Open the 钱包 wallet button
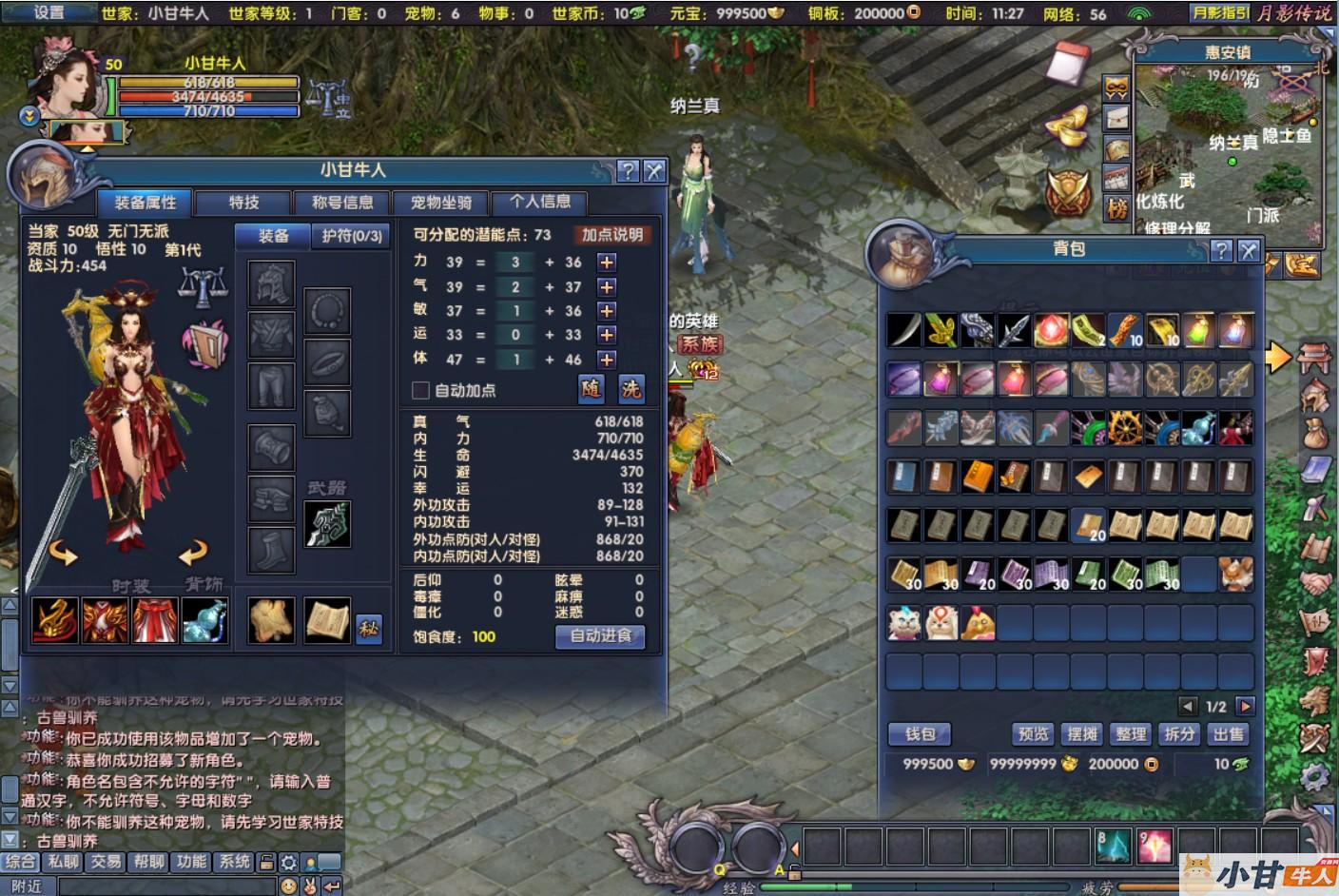This screenshot has height=896, width=1339. point(920,734)
